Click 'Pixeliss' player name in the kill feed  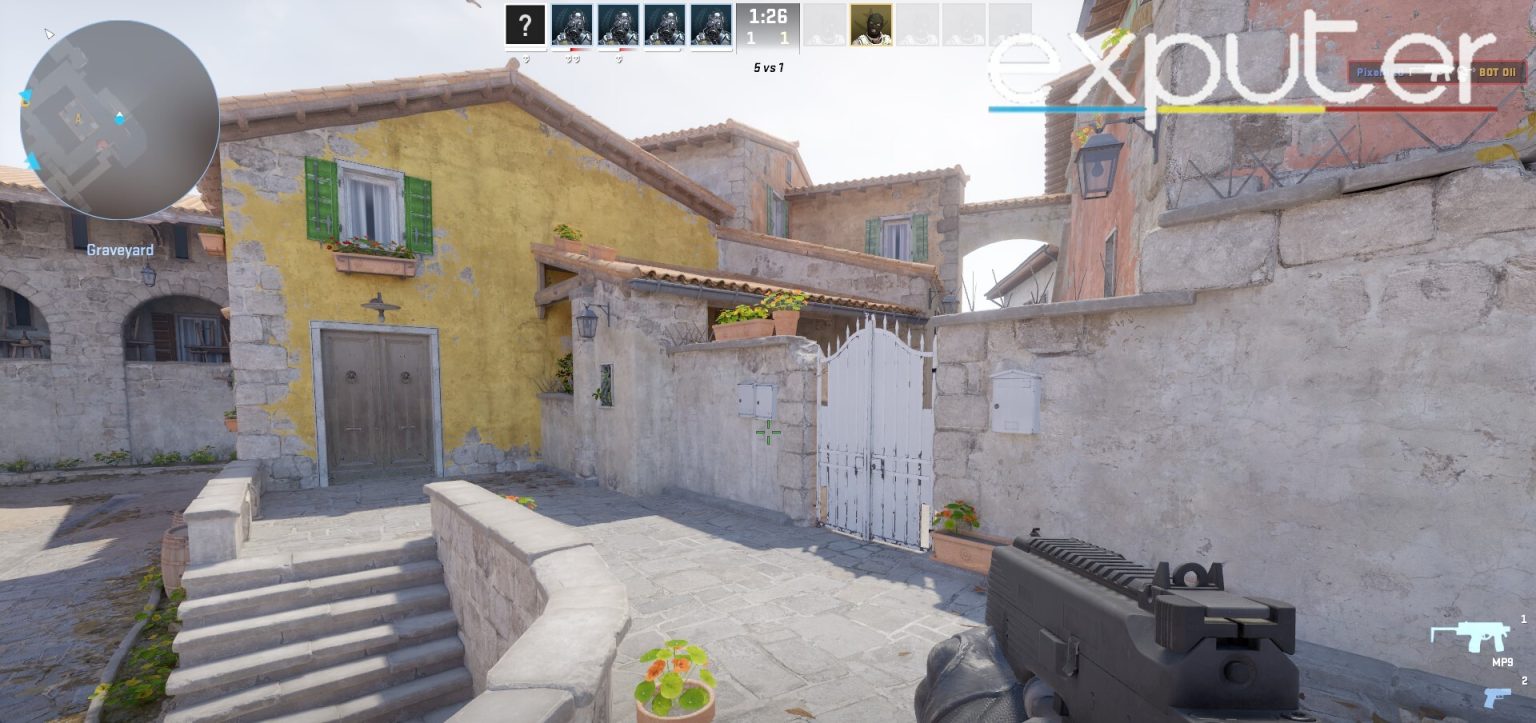click(x=1374, y=72)
